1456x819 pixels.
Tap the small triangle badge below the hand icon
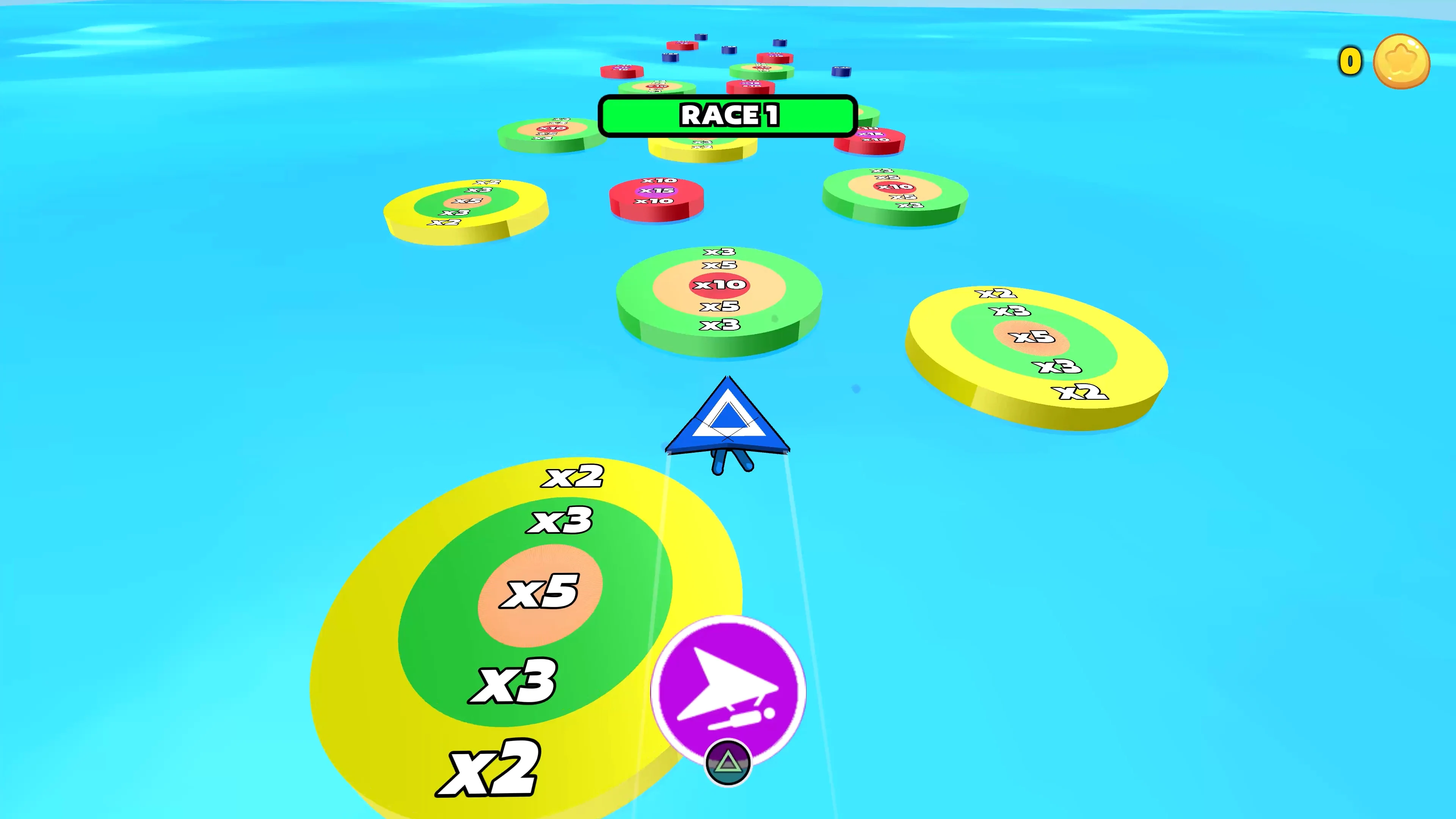[x=728, y=762]
